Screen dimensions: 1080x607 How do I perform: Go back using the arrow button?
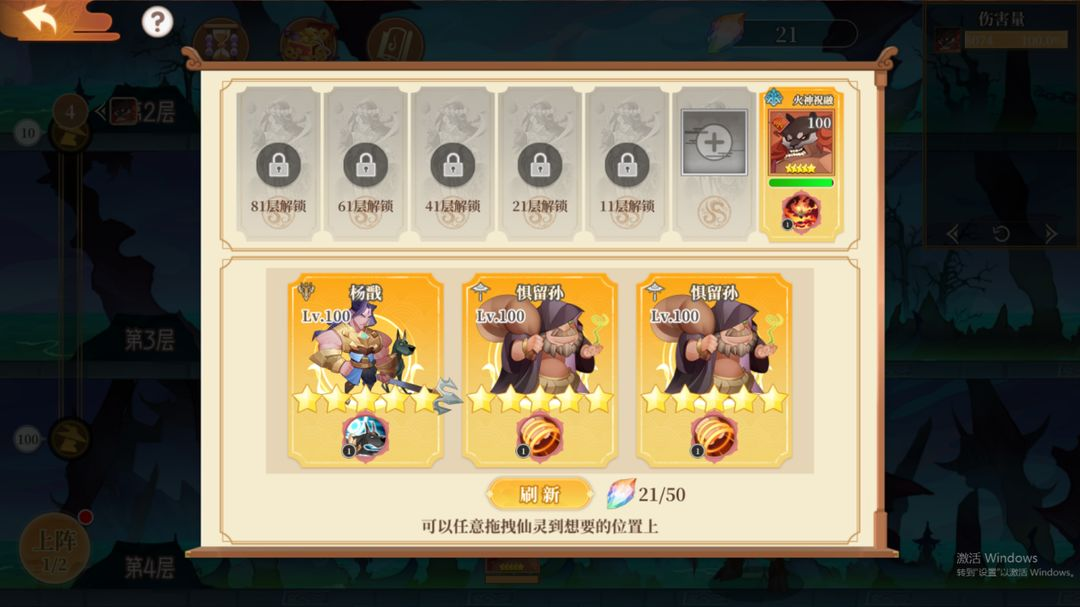42,19
